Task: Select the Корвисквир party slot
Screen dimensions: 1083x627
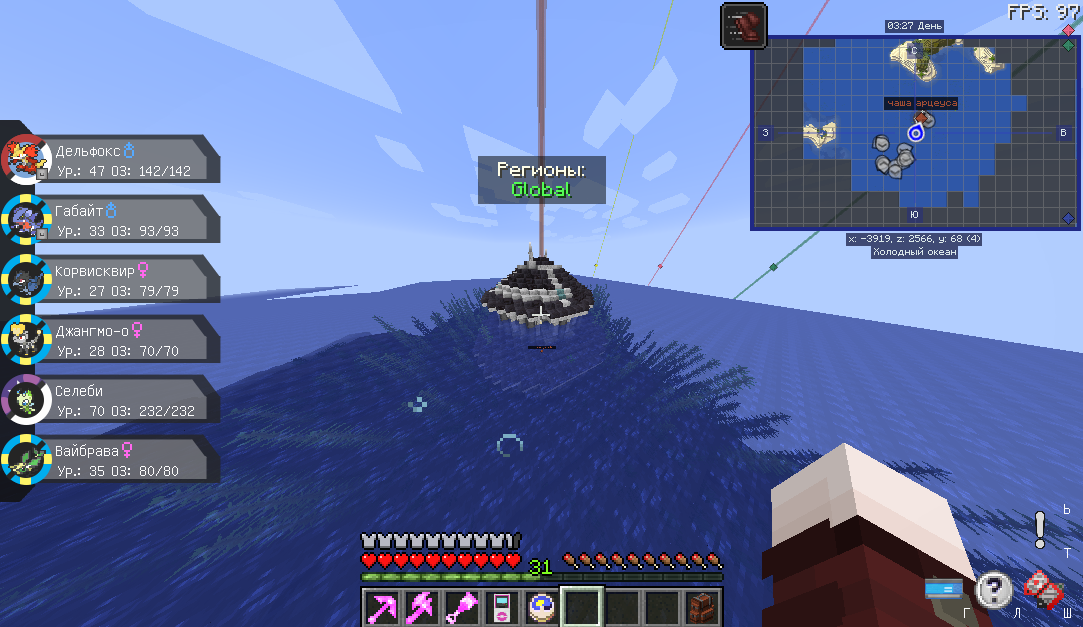Action: coord(110,280)
